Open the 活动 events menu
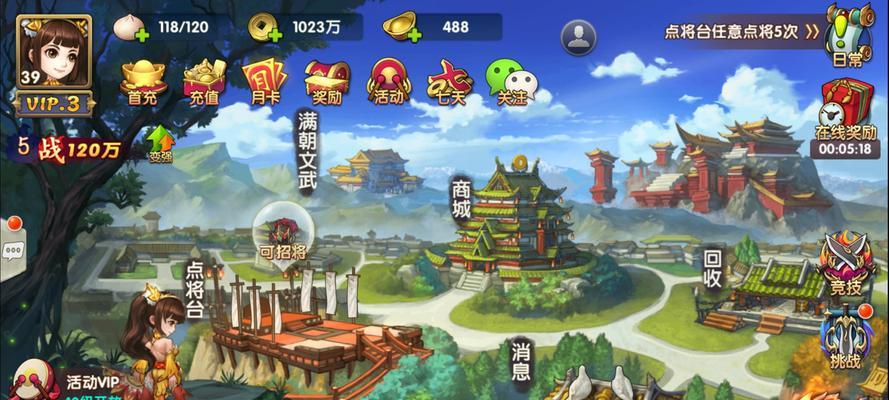This screenshot has width=889, height=400. pos(387,80)
